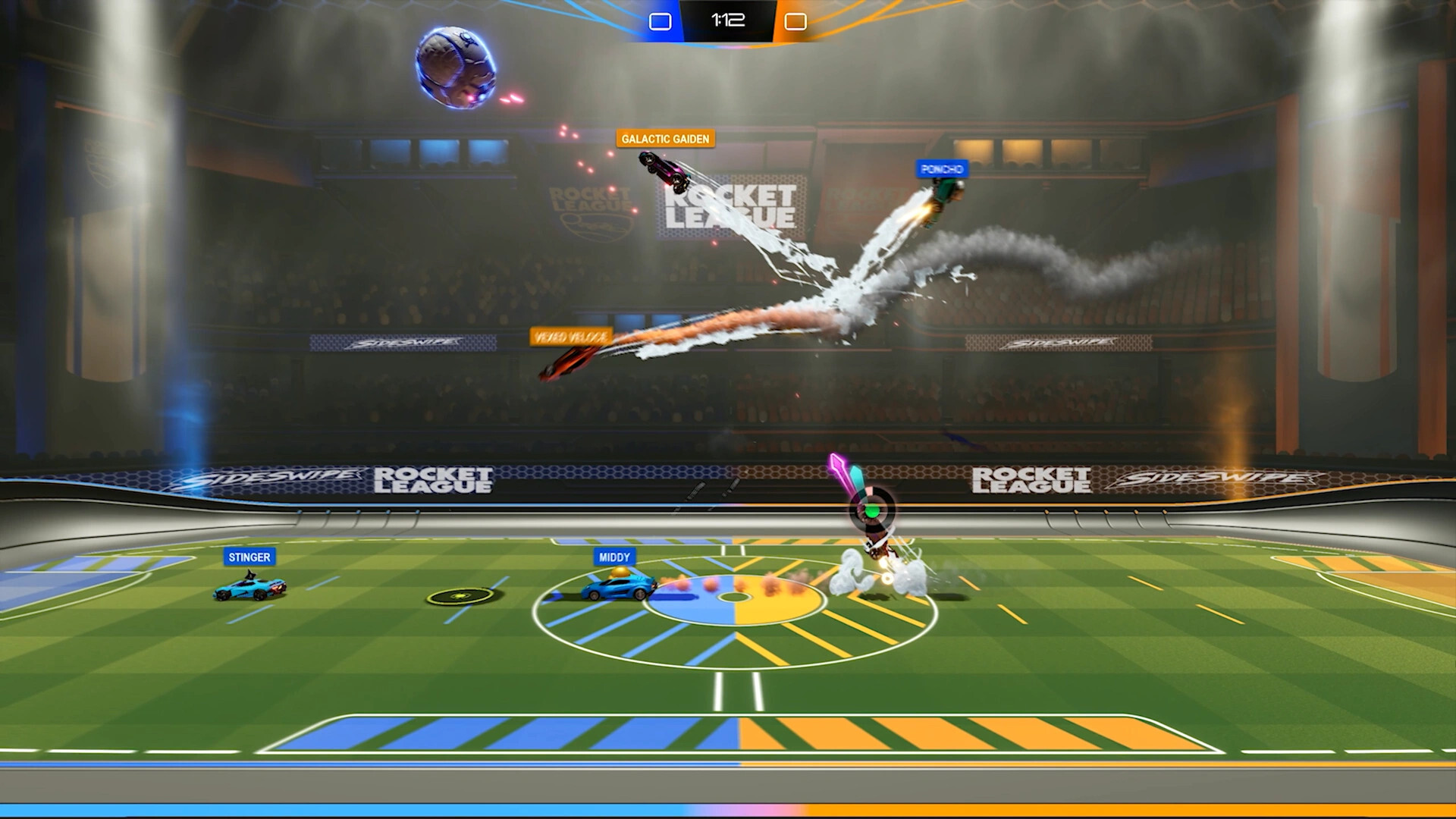Select the Stinger player label
This screenshot has height=819, width=1456.
250,557
